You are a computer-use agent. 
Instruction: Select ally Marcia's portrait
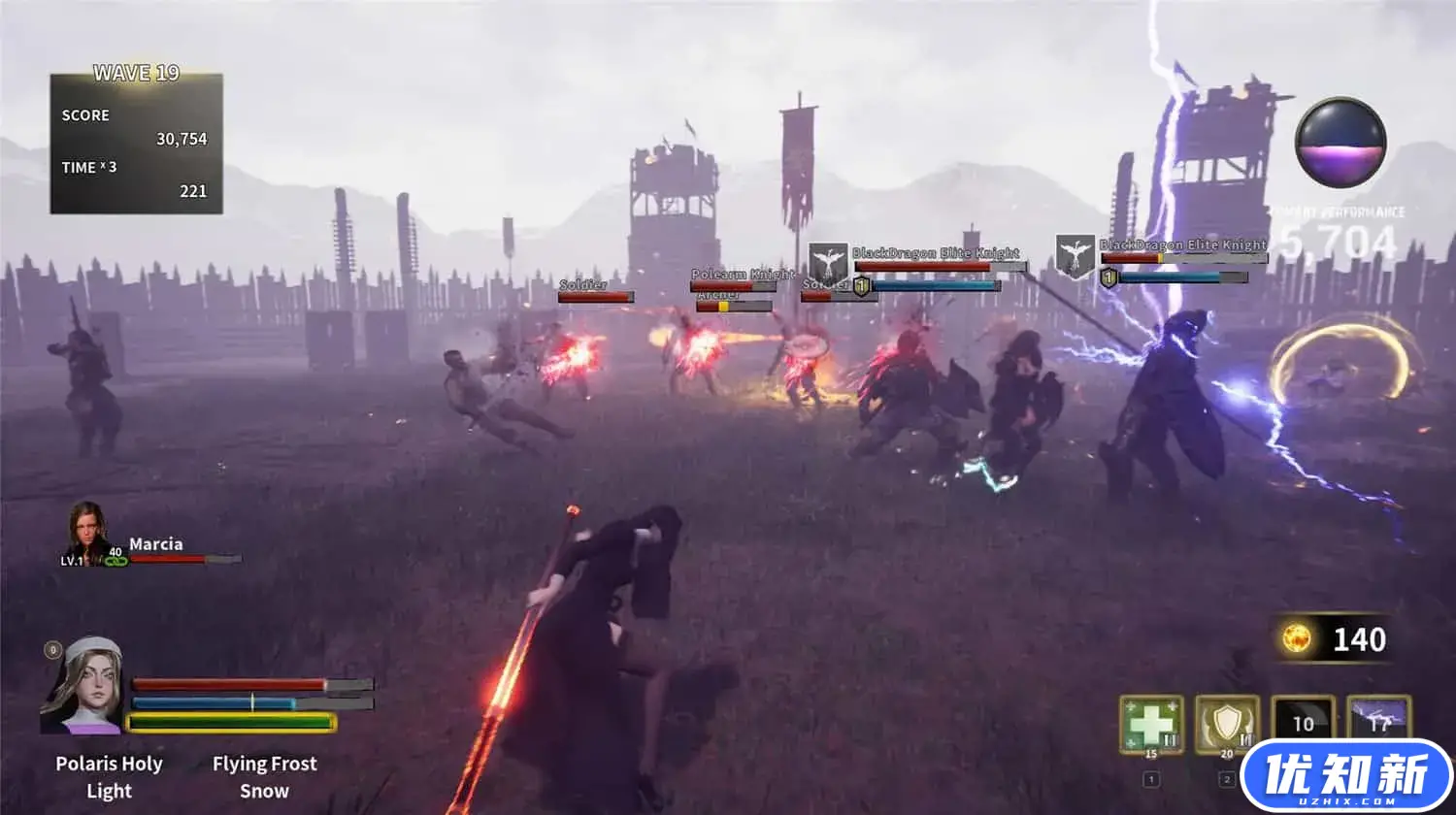[x=87, y=530]
